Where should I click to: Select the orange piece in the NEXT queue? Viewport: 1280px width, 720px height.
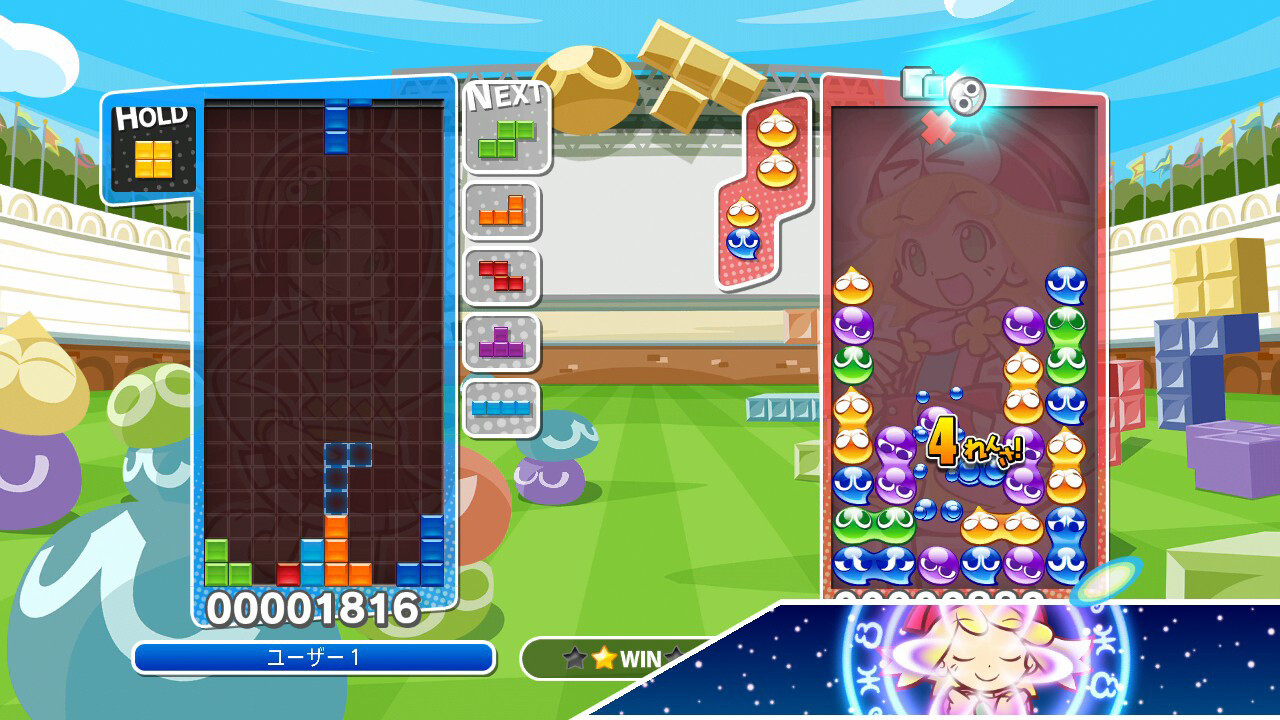[500, 212]
